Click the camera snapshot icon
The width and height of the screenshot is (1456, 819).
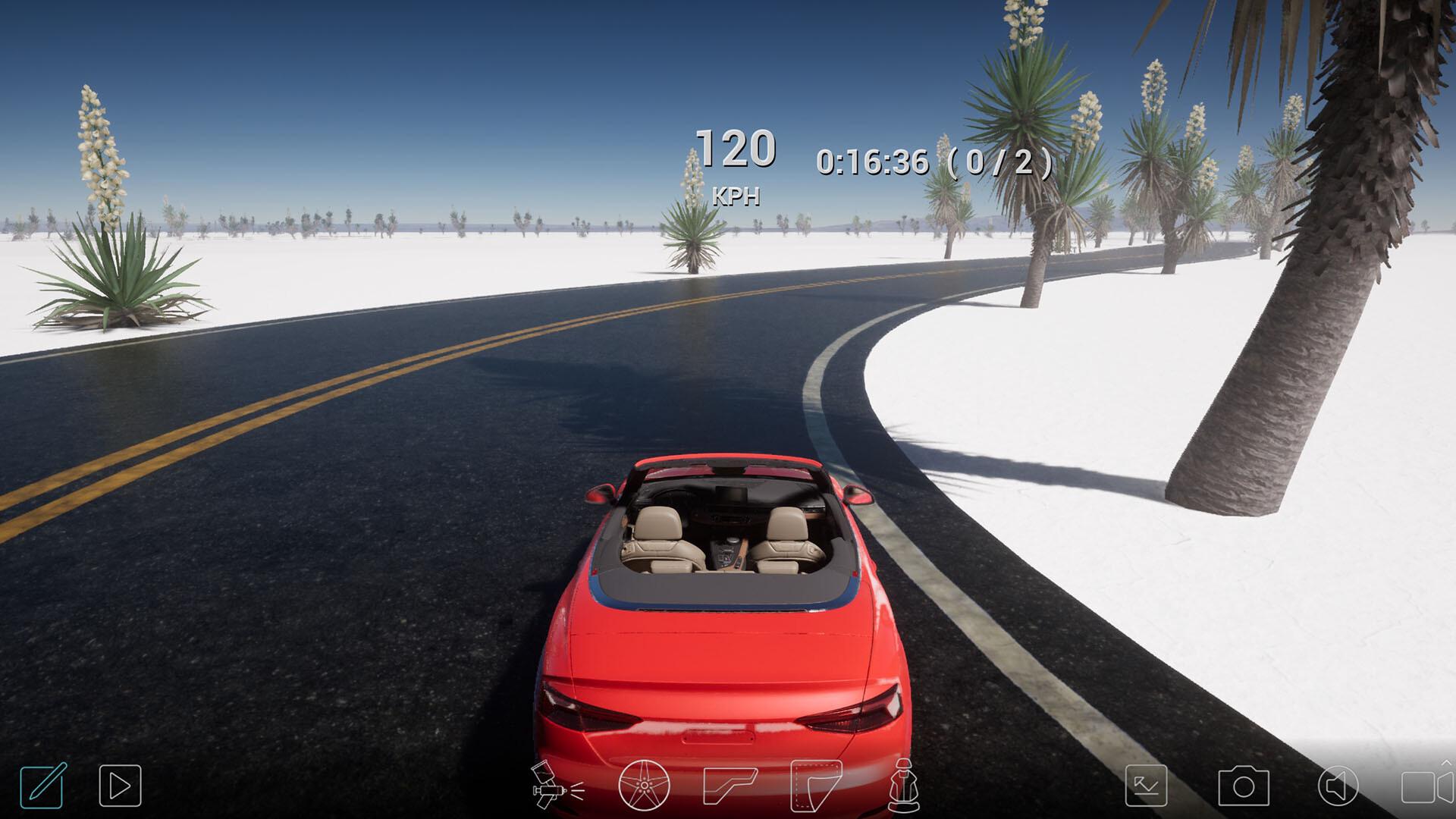pyautogui.click(x=1244, y=786)
